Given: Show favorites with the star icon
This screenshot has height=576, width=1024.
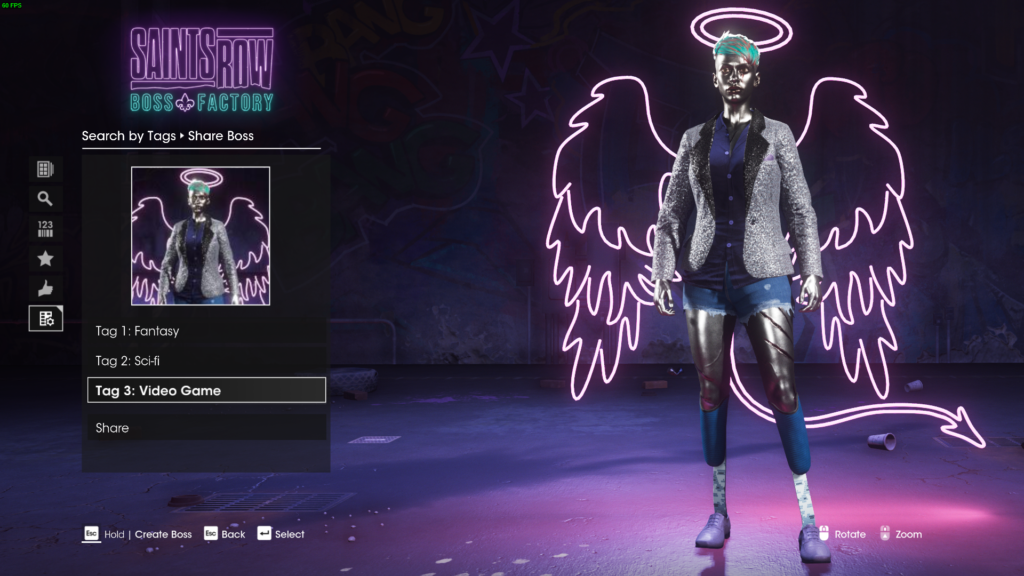Looking at the screenshot, I should click(x=45, y=259).
